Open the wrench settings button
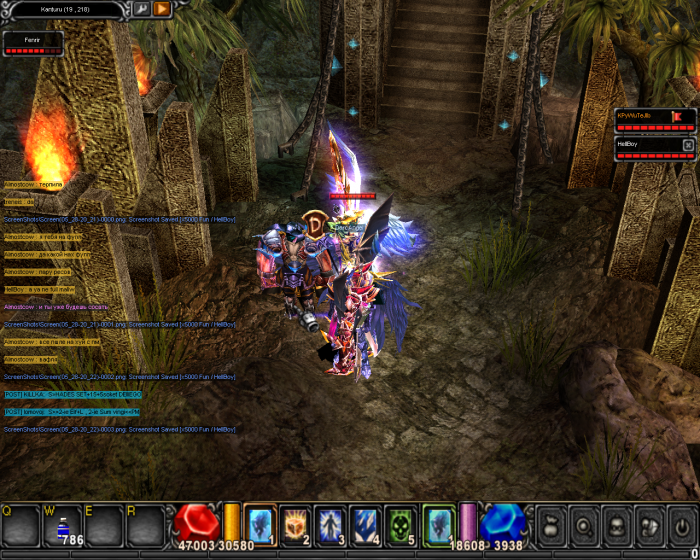This screenshot has height=560, width=700. tap(141, 9)
